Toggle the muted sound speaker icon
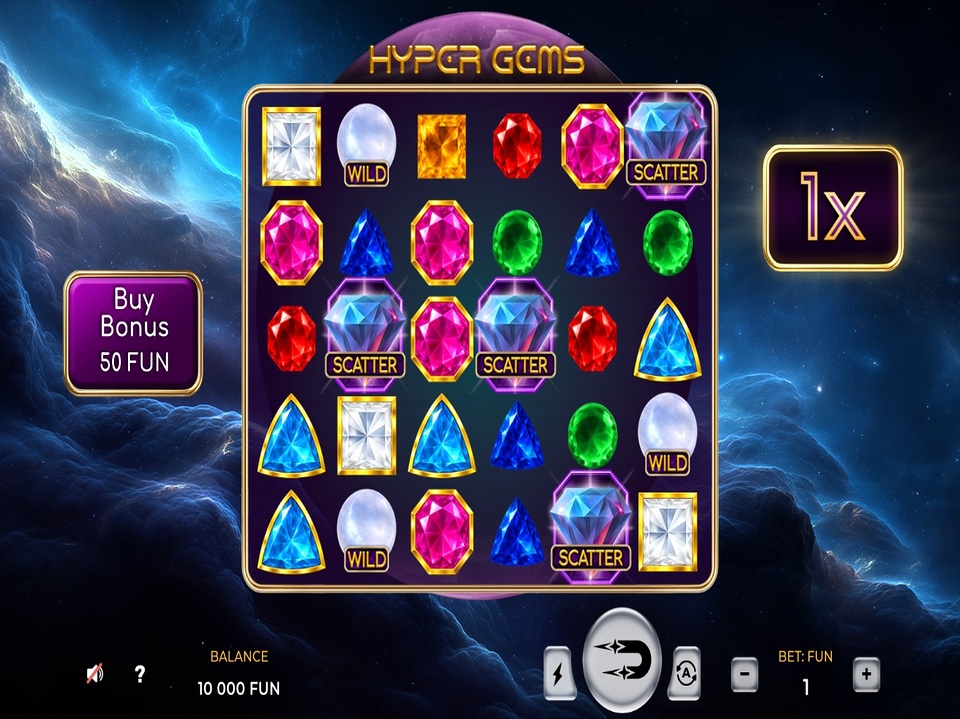 [95, 674]
